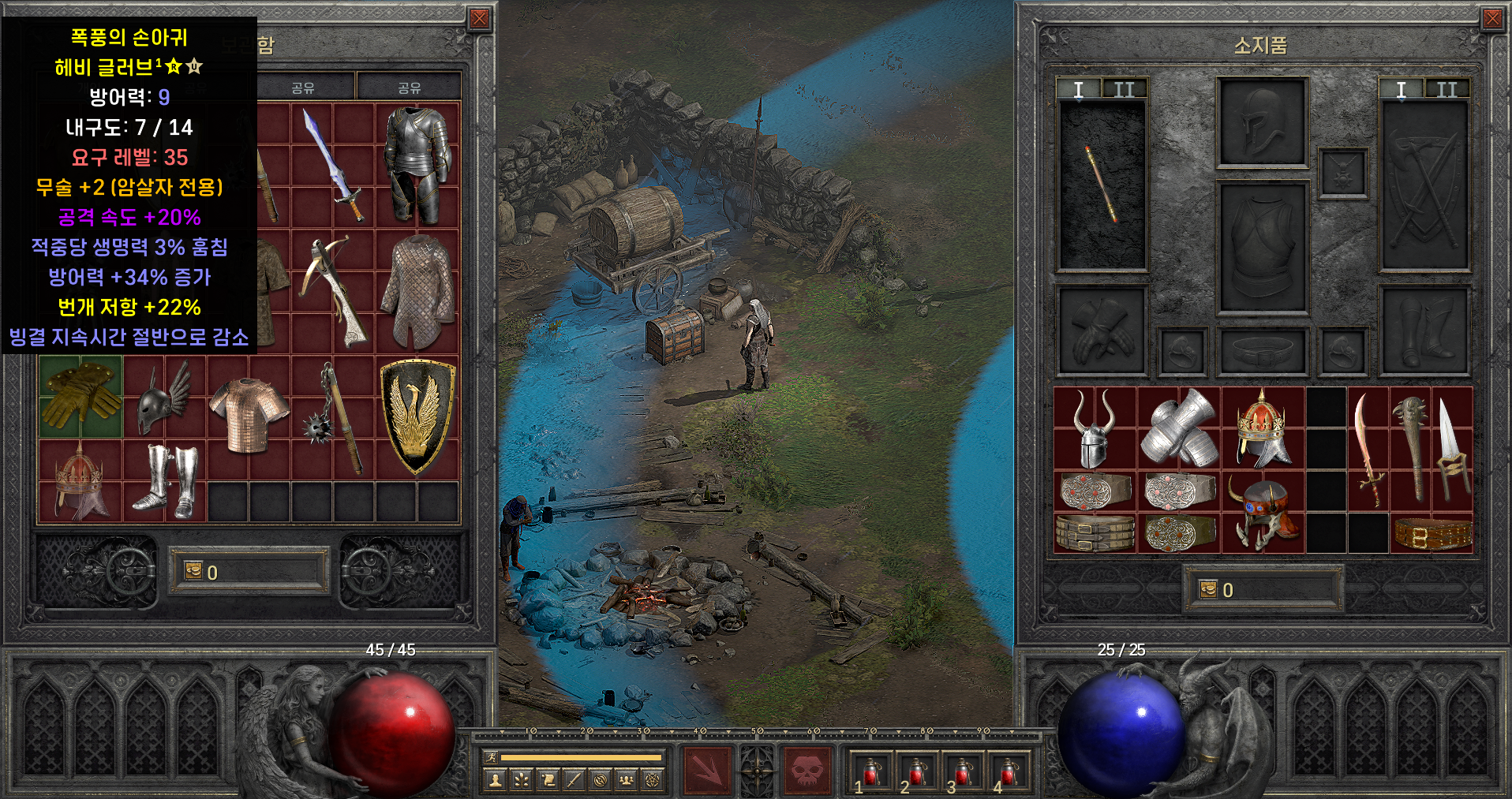Pick up the curved scimitar in the inventory
This screenshot has width=1512, height=799.
(x=1368, y=450)
